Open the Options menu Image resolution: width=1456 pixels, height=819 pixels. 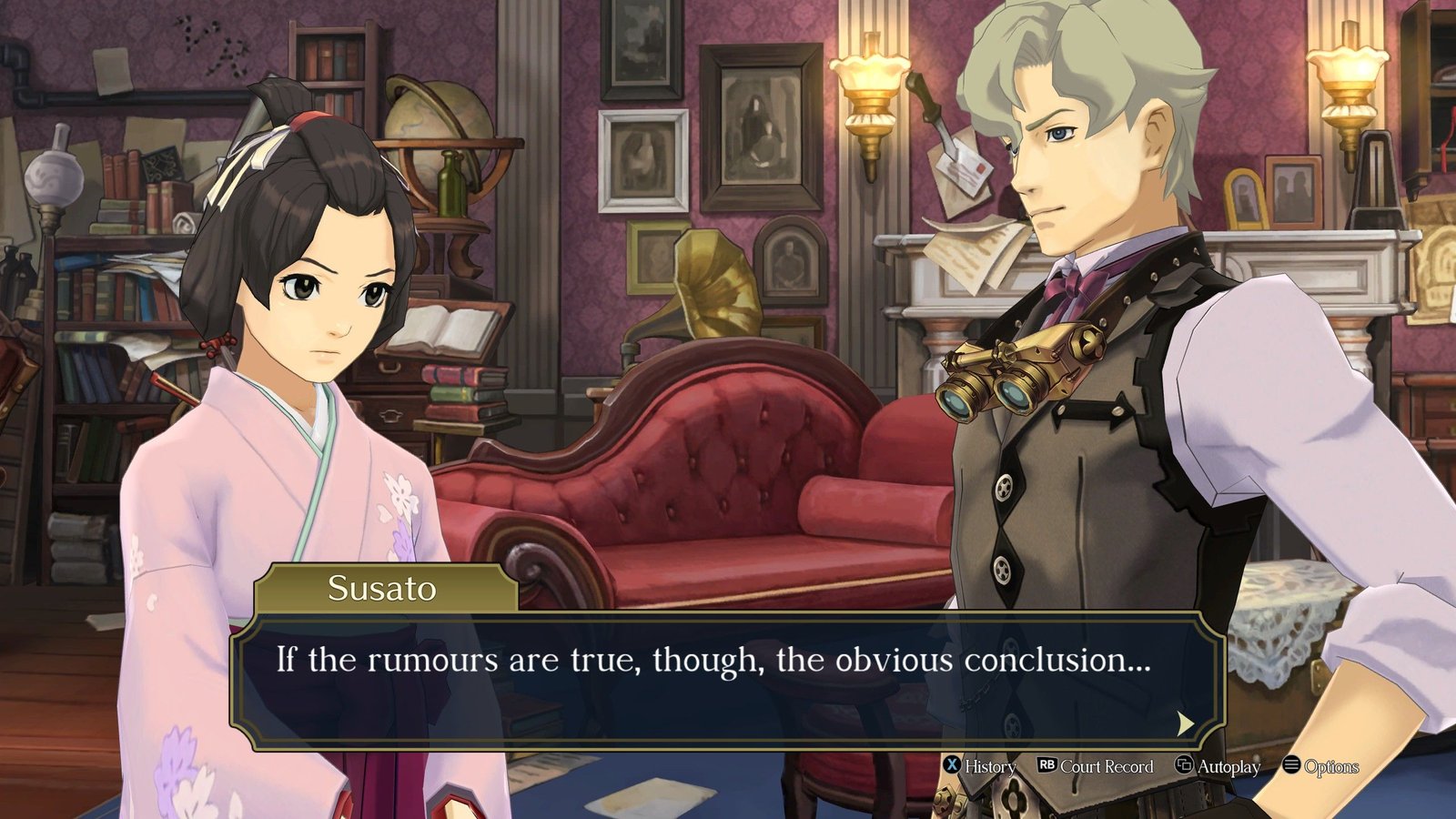coord(1320,766)
